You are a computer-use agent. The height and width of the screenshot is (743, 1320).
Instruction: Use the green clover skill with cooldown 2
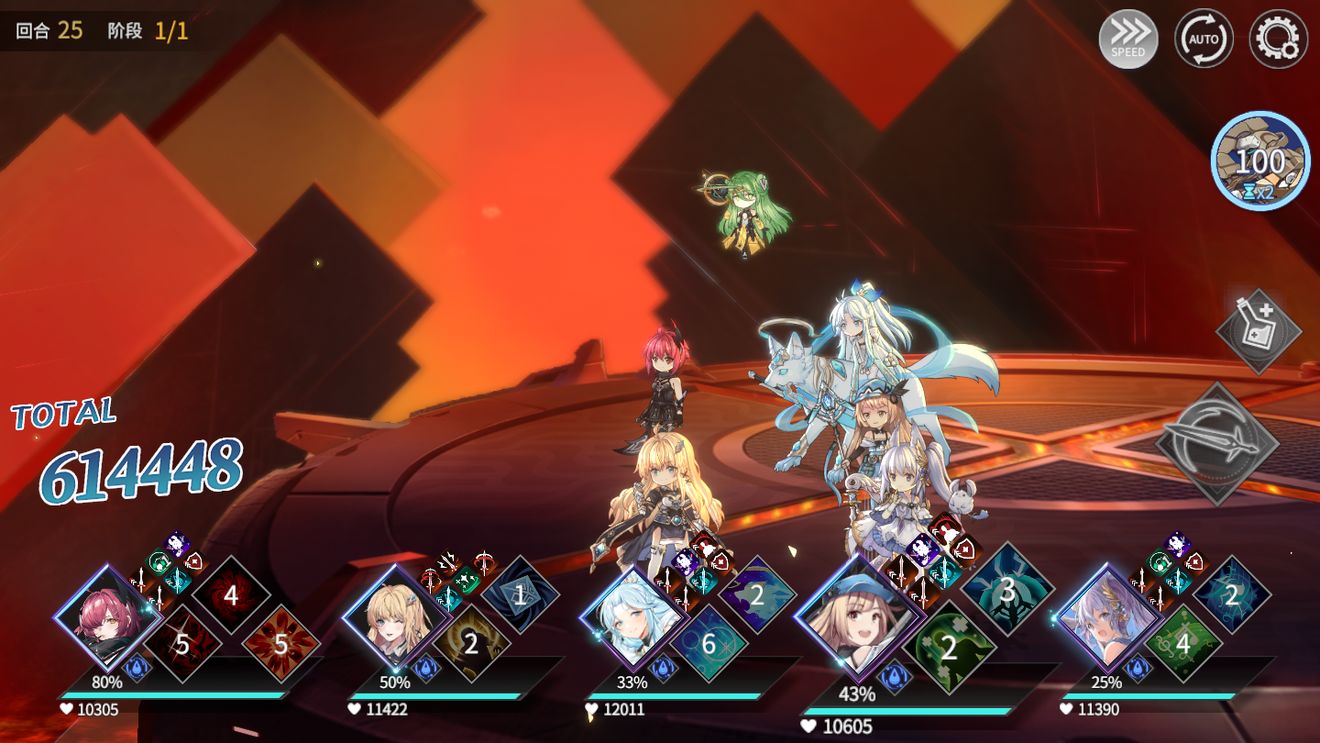[x=948, y=647]
